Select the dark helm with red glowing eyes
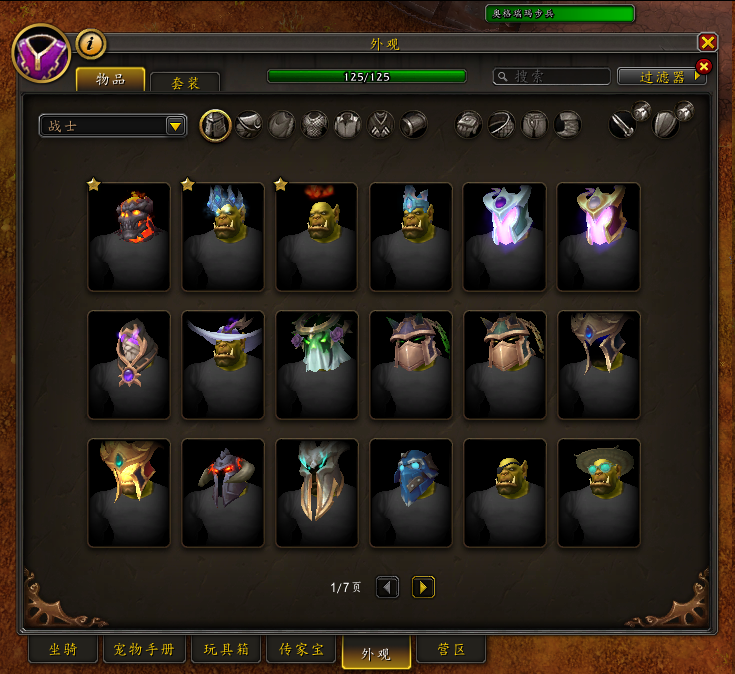This screenshot has width=735, height=674. pyautogui.click(x=223, y=493)
